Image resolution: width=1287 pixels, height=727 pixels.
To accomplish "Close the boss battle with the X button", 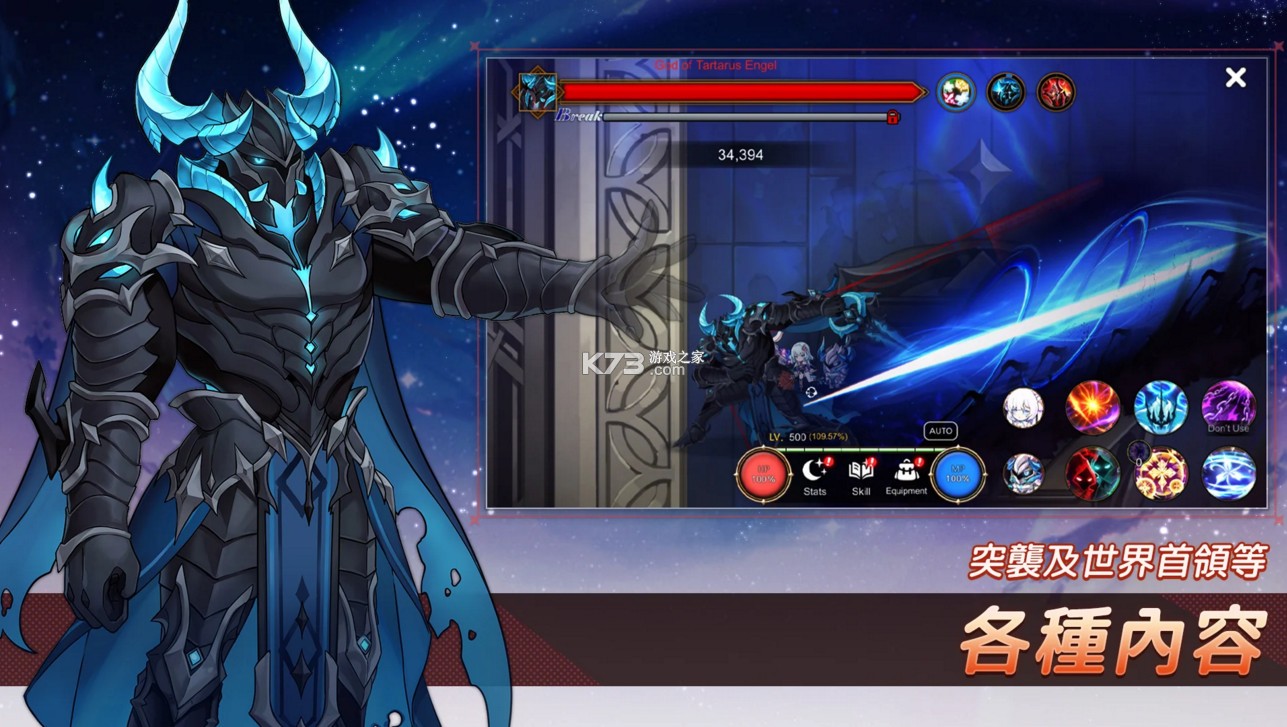I will pos(1236,78).
